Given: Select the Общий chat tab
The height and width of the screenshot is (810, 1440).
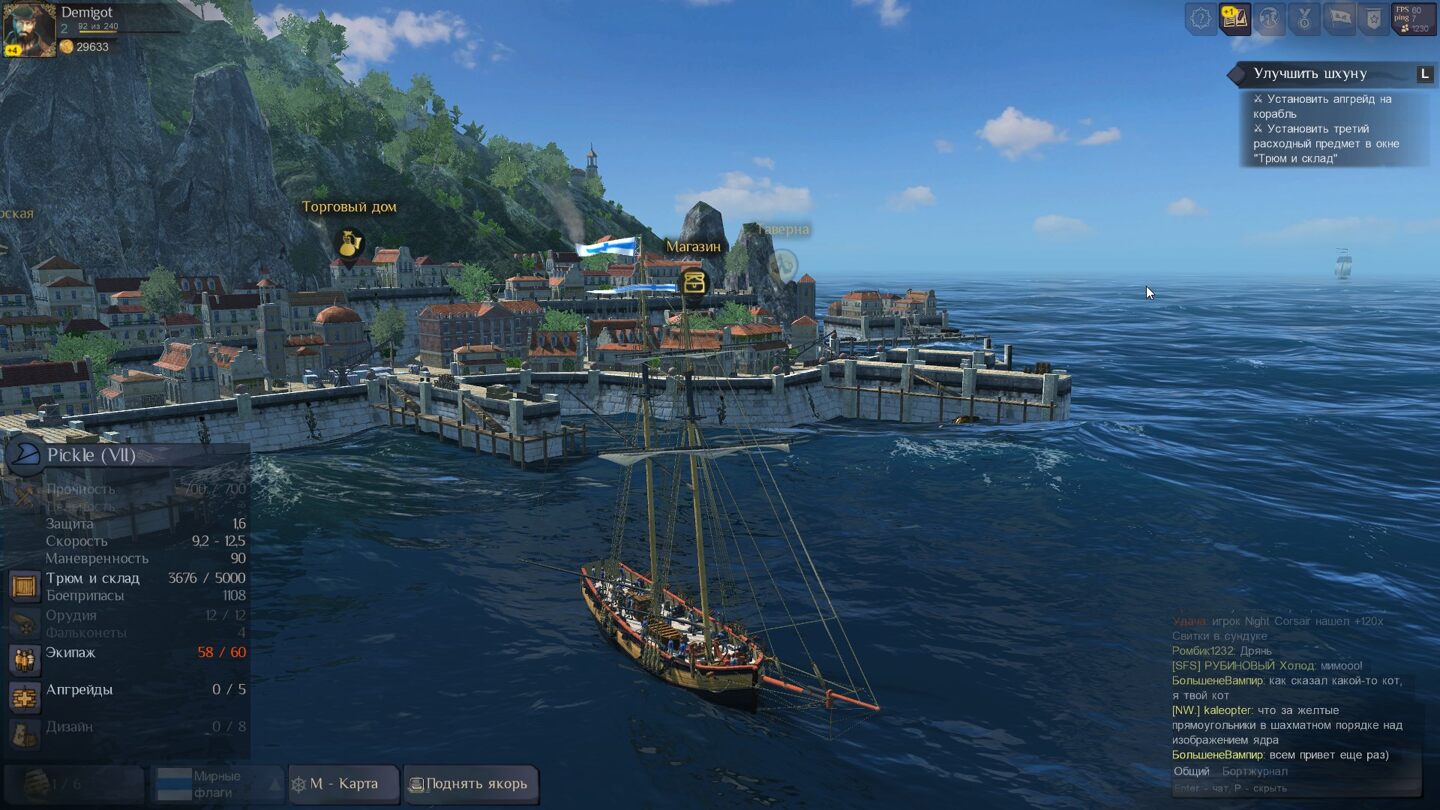Looking at the screenshot, I should 1191,771.
